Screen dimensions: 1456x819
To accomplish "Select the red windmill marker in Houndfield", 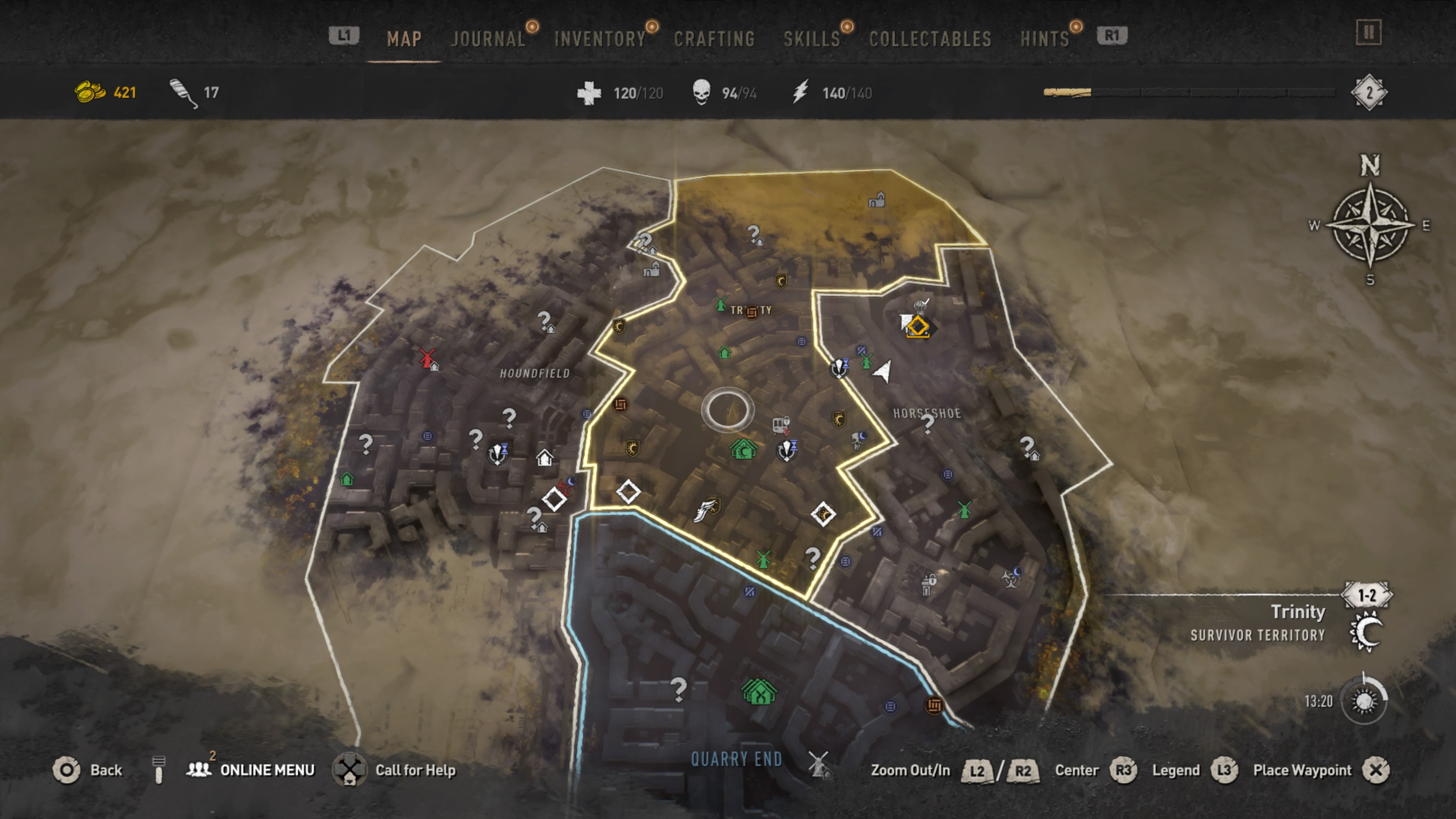I will [x=427, y=358].
